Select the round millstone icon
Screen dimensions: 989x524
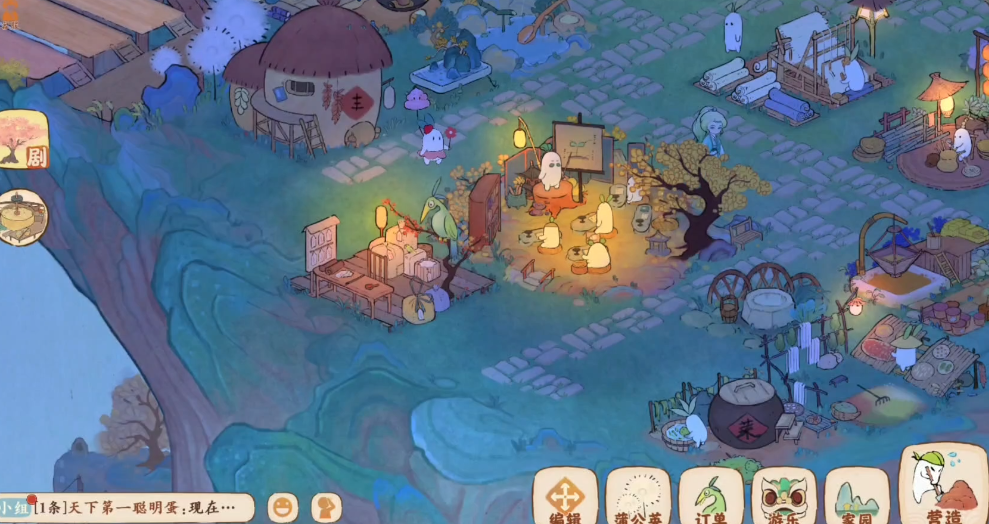(x=22, y=217)
